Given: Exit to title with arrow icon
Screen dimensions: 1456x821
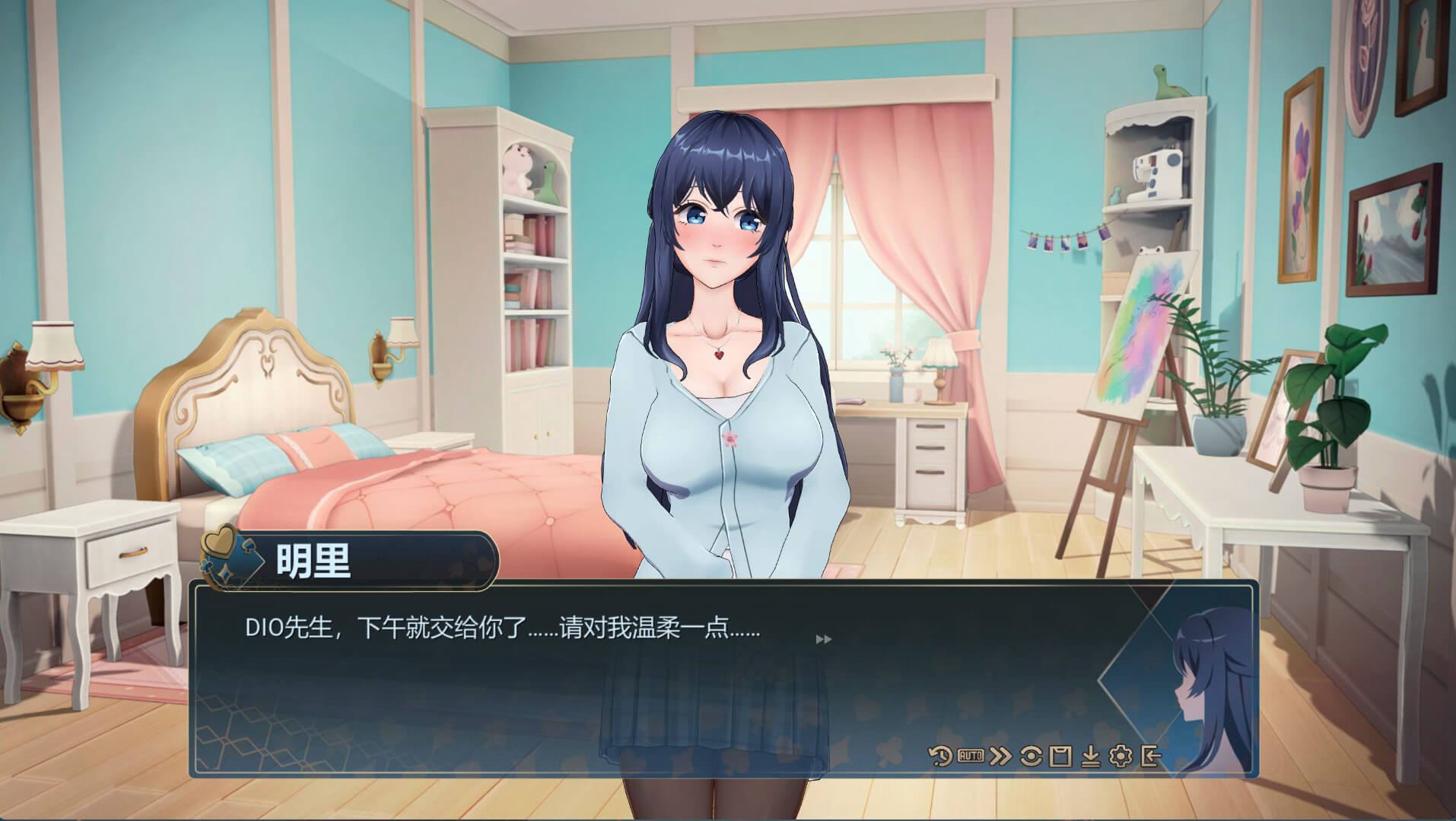Looking at the screenshot, I should pos(1150,756).
